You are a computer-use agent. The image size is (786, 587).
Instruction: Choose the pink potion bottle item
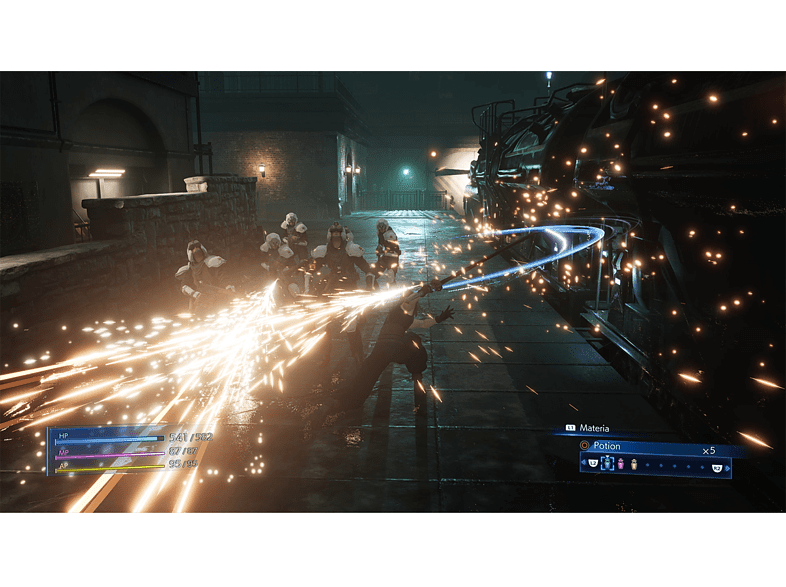pyautogui.click(x=619, y=464)
